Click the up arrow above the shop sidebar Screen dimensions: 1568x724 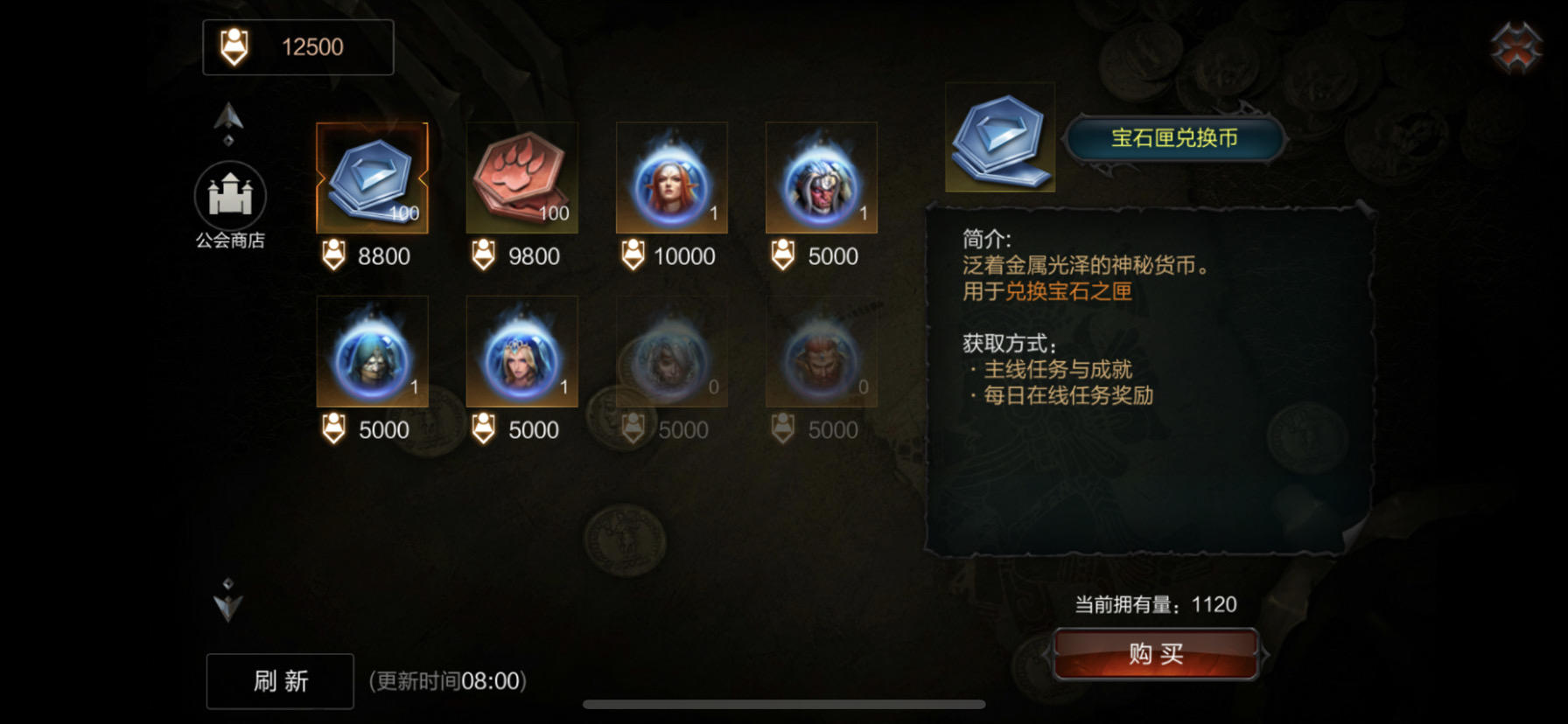[x=229, y=122]
